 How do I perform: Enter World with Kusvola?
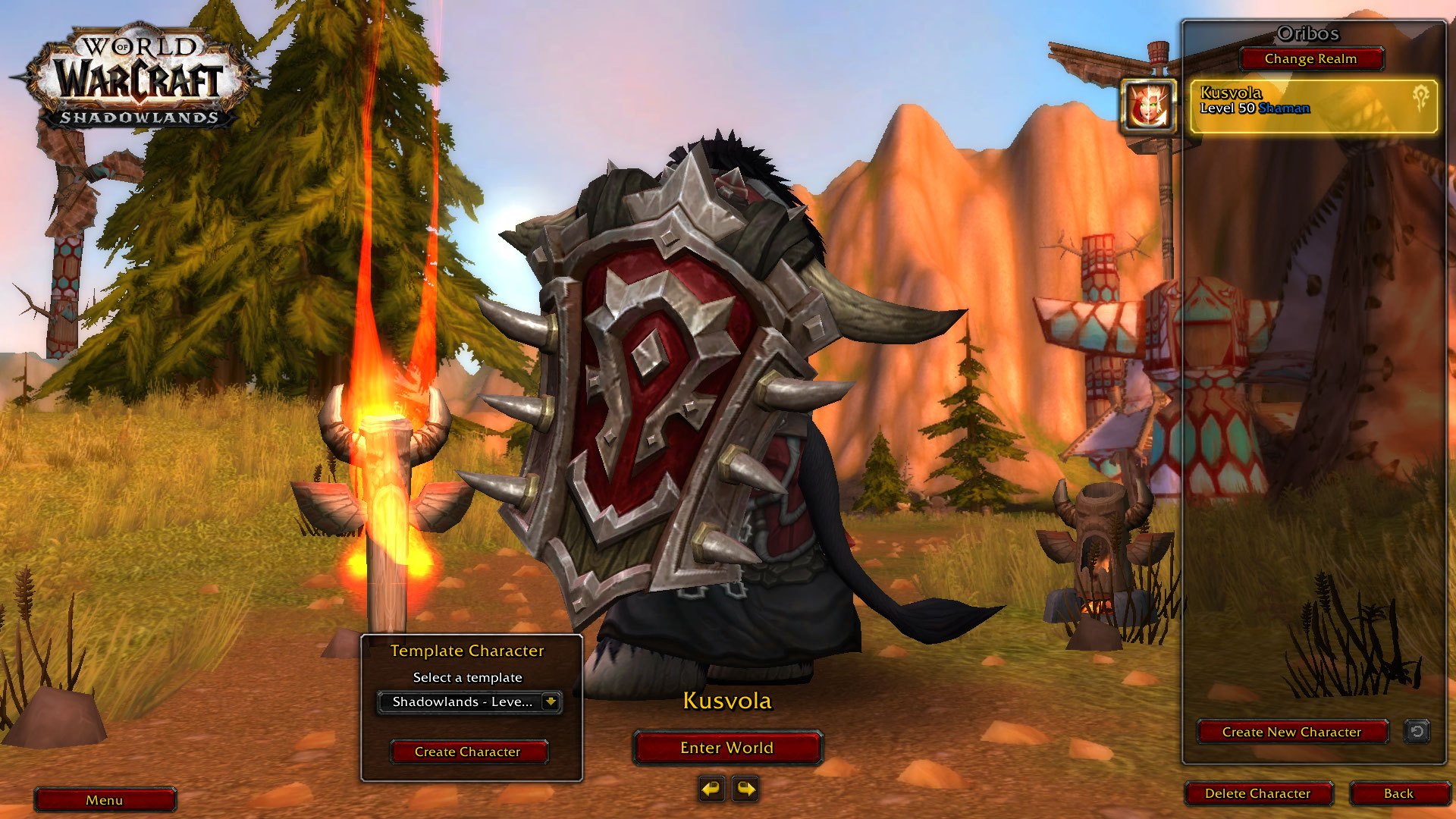(726, 748)
